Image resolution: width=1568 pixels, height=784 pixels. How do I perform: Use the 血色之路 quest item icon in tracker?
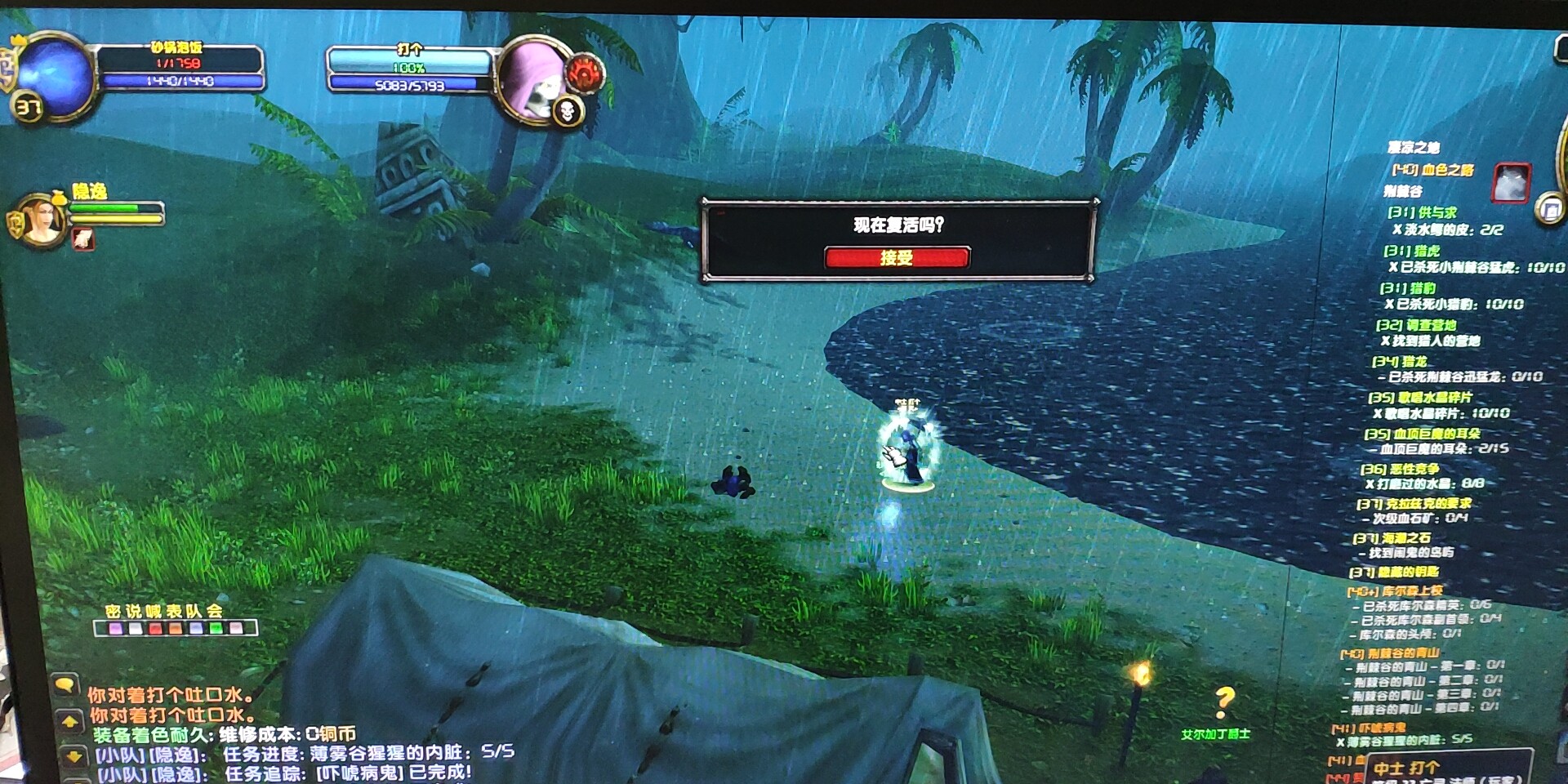coord(1510,183)
